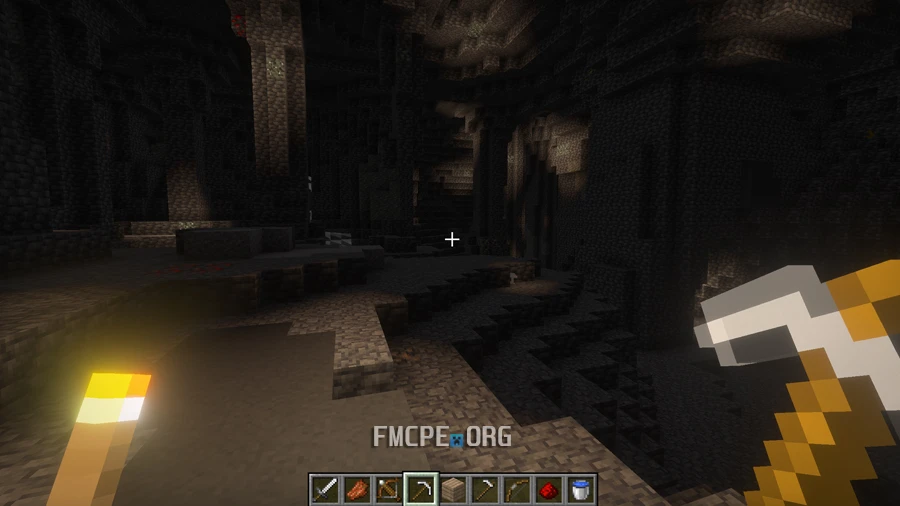Choose the bucket hotbar slot

pos(580,489)
